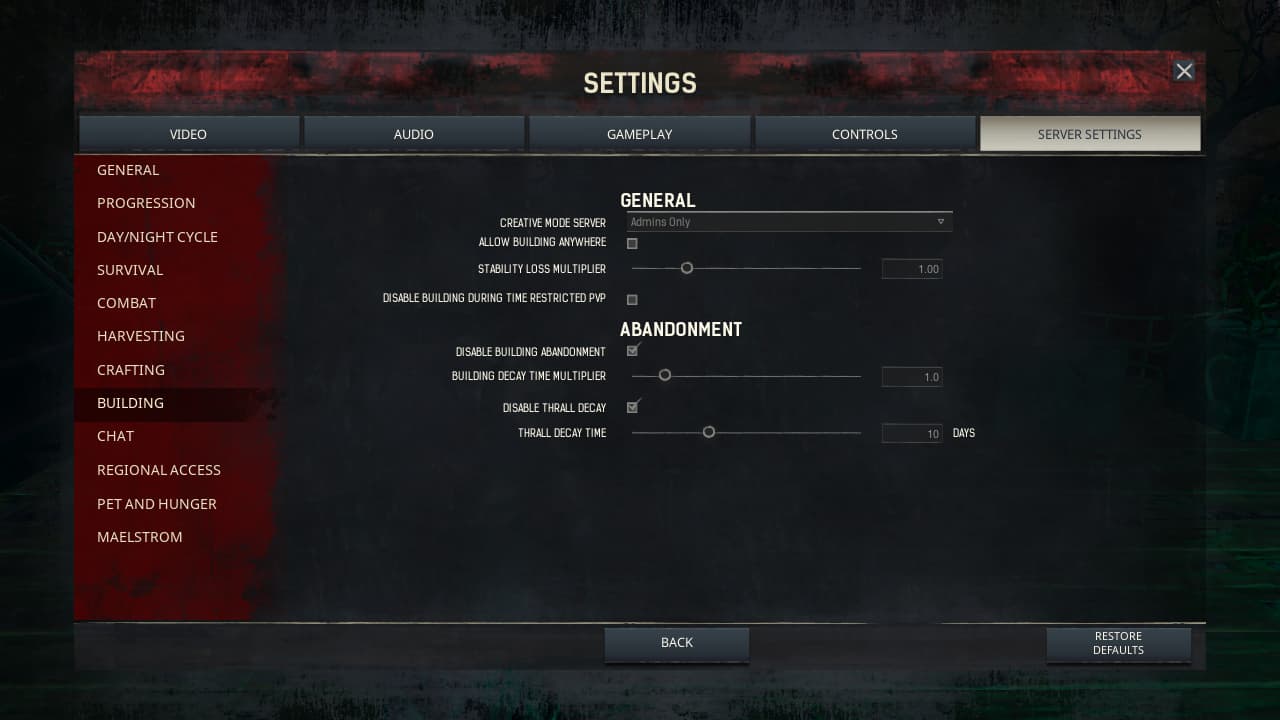The height and width of the screenshot is (720, 1280).
Task: Open the Harvesting settings section
Action: tap(140, 336)
